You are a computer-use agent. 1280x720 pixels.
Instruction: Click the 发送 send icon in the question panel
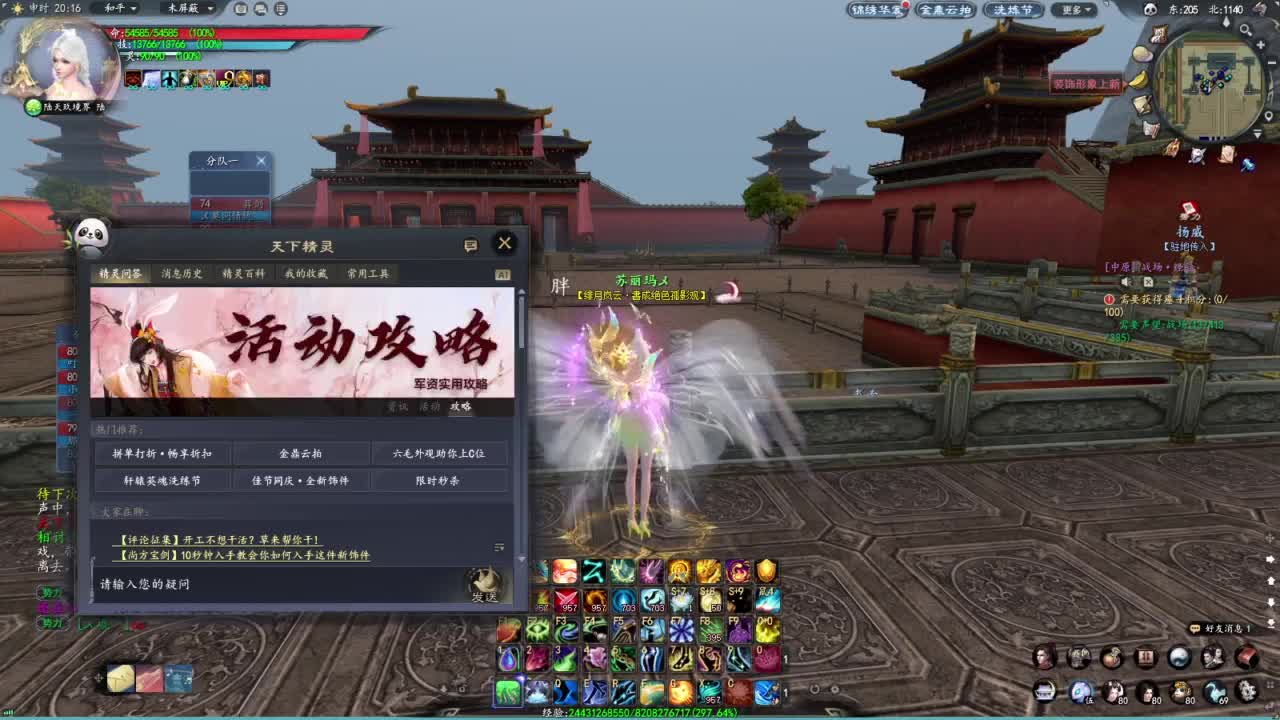tap(486, 585)
